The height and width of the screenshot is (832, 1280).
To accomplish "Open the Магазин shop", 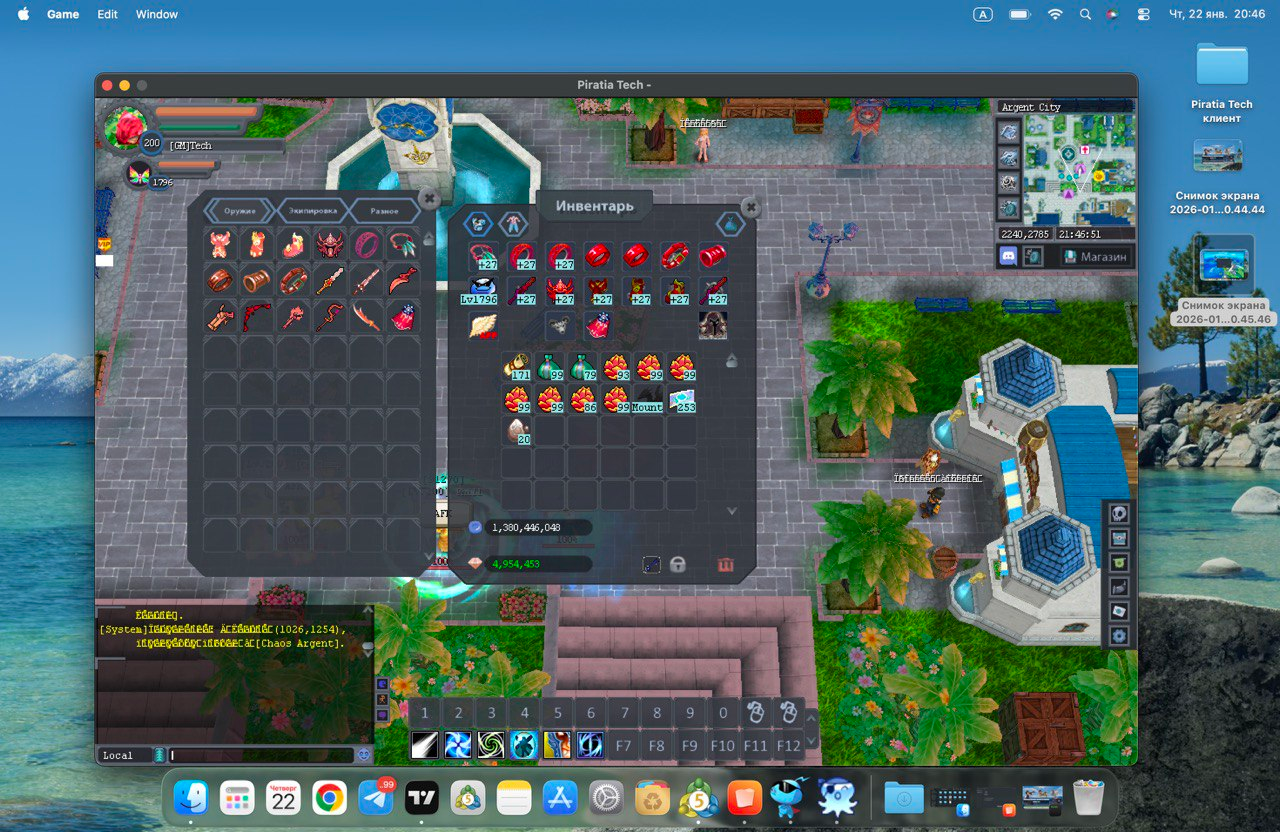I will 1095,256.
